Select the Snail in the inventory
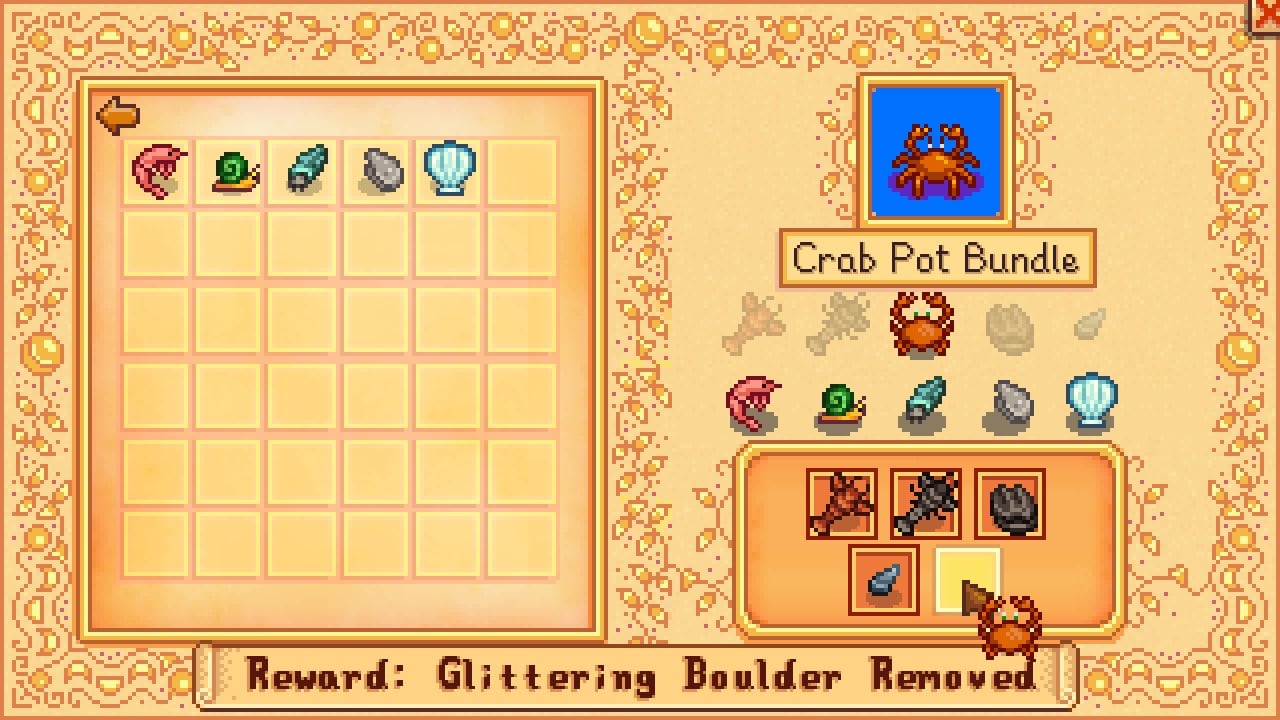Screen dimensions: 1280x720 click(229, 168)
